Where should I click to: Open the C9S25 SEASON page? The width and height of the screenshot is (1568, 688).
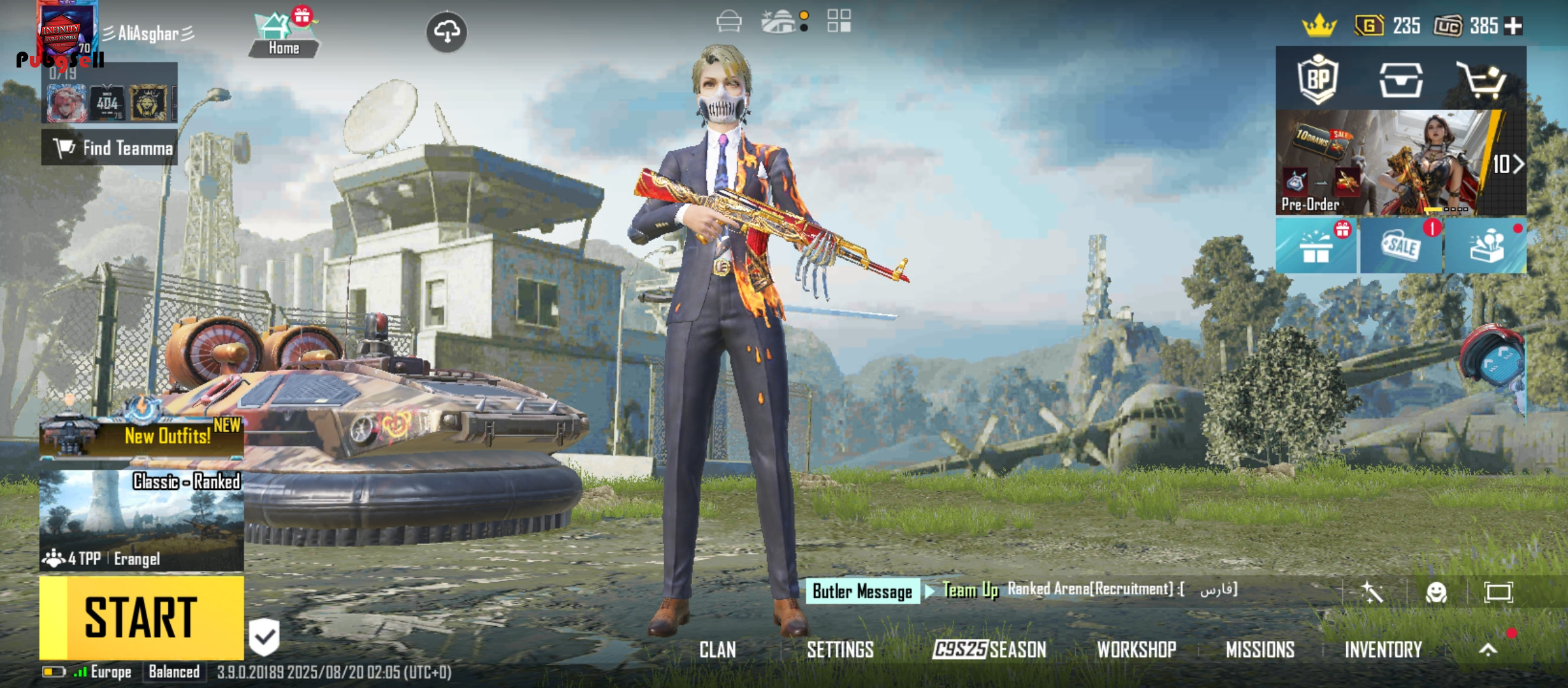(989, 649)
